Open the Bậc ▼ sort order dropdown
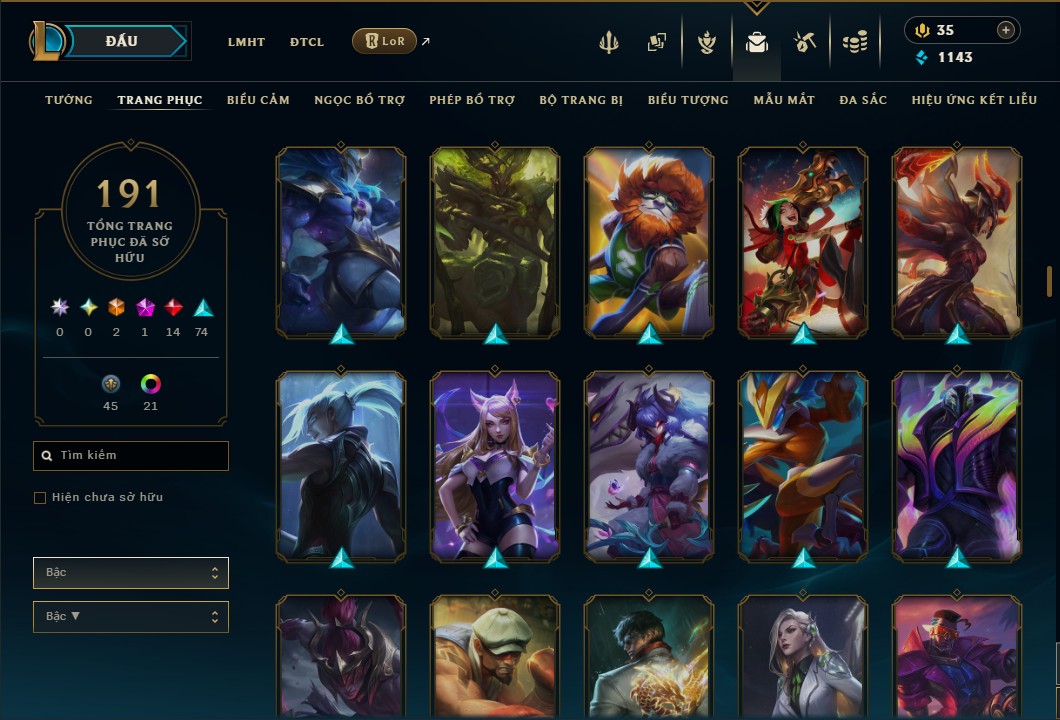The image size is (1060, 720). (131, 617)
